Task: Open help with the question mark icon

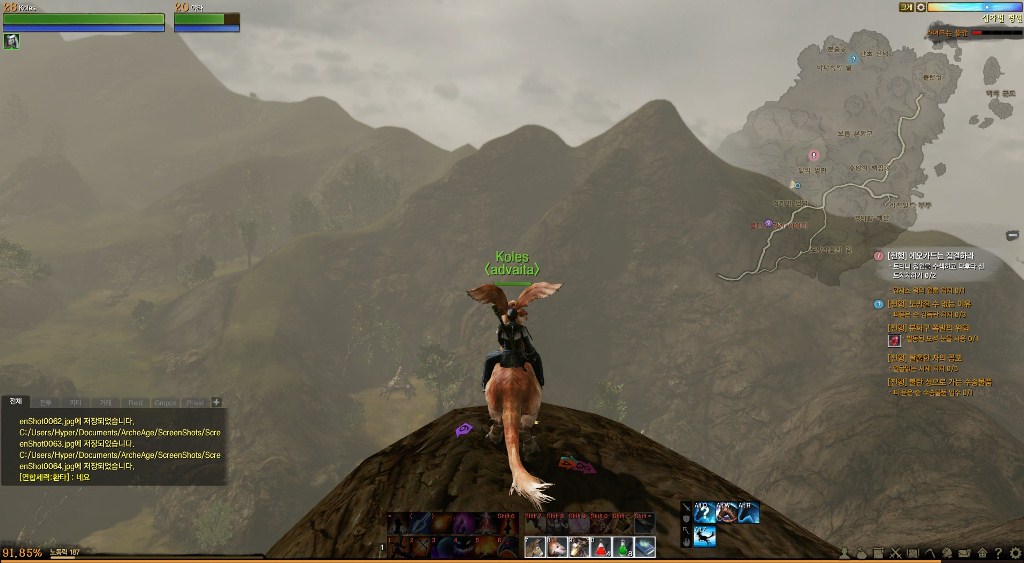Action: point(997,553)
